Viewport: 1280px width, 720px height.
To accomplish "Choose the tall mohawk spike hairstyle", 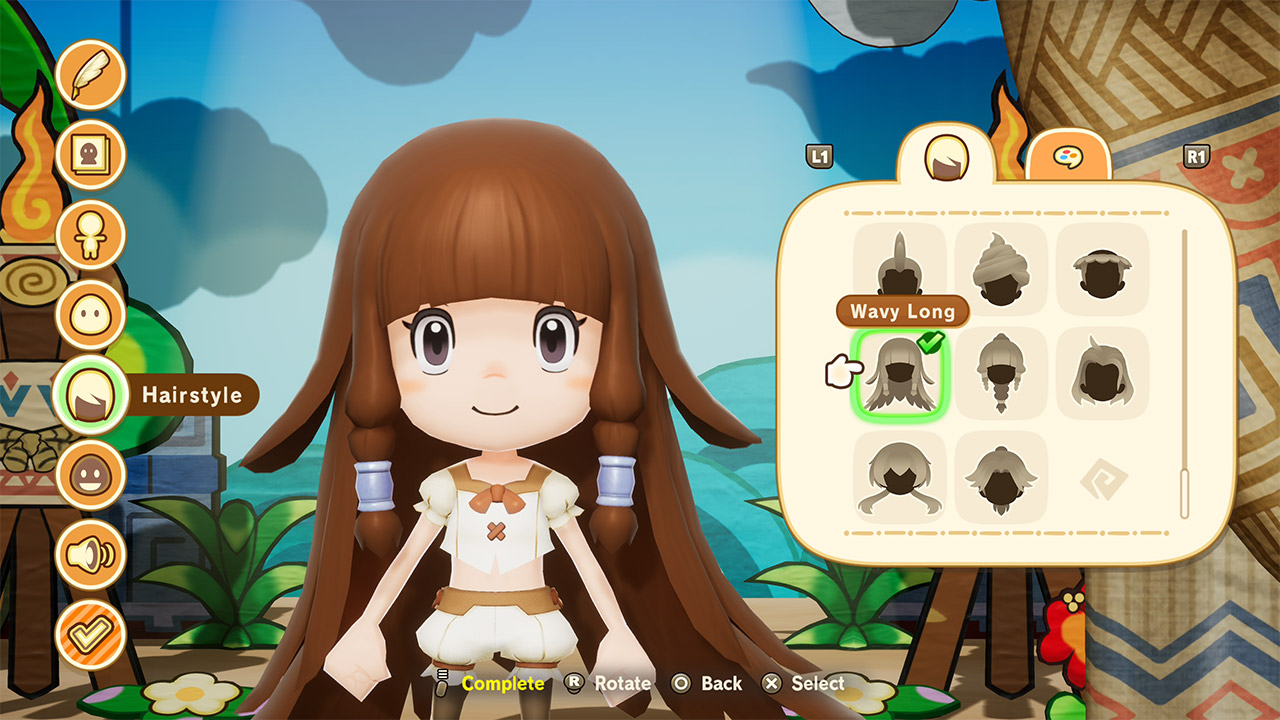I will [899, 267].
